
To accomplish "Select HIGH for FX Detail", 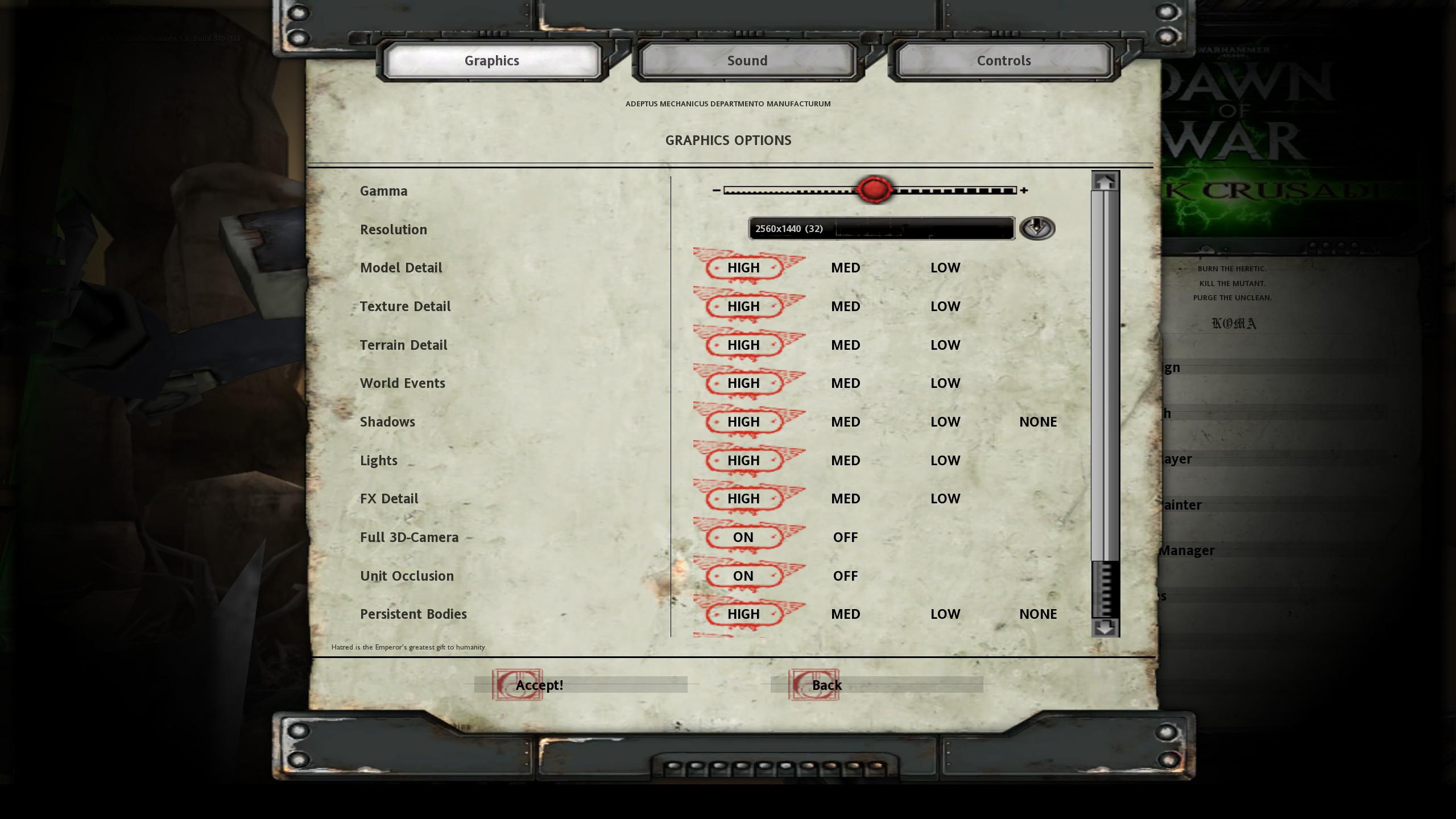I will (x=743, y=498).
